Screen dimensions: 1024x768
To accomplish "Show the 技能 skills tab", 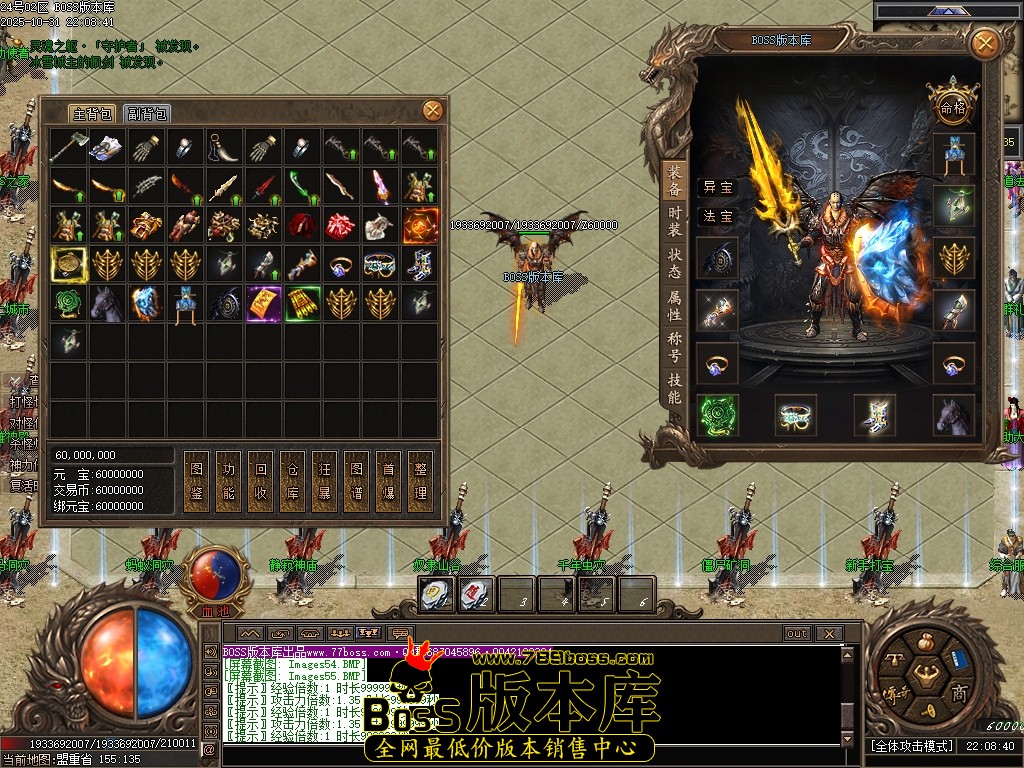I will click(x=675, y=389).
